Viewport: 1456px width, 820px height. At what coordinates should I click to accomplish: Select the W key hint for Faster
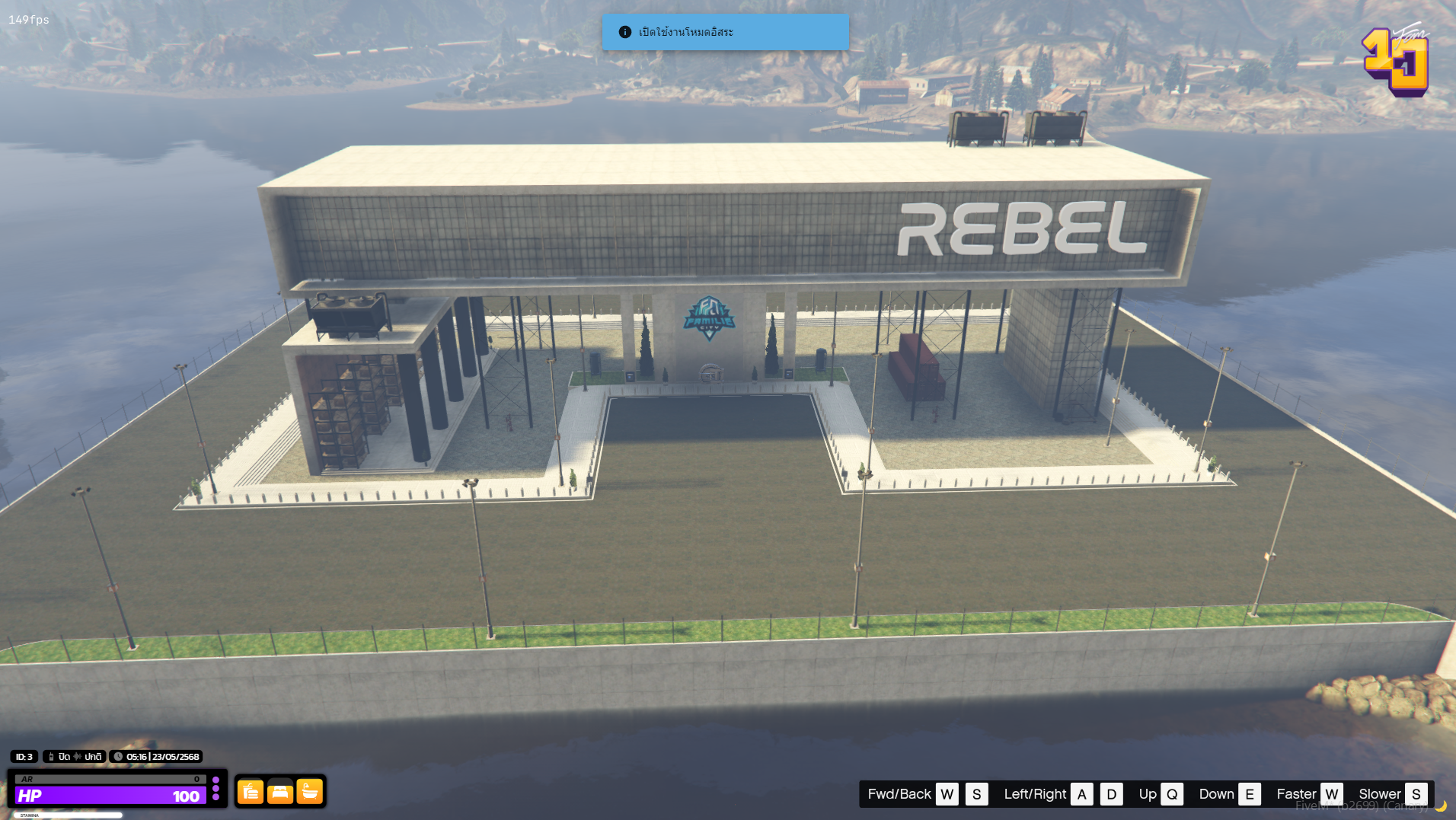[x=1332, y=793]
